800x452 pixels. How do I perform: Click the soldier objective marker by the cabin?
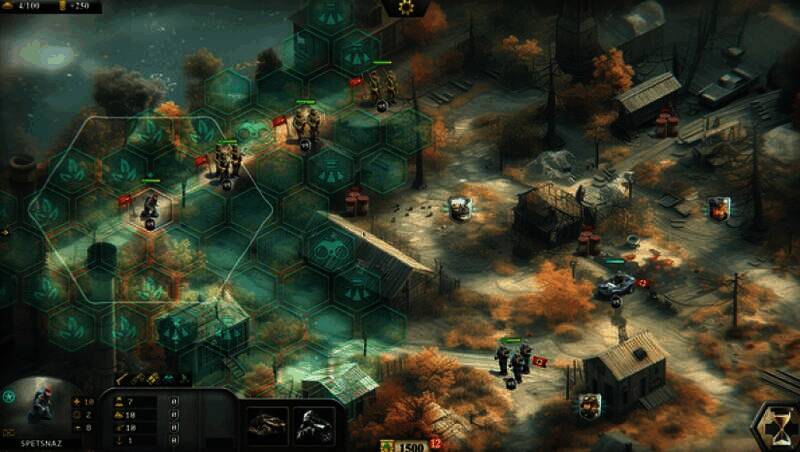point(590,403)
